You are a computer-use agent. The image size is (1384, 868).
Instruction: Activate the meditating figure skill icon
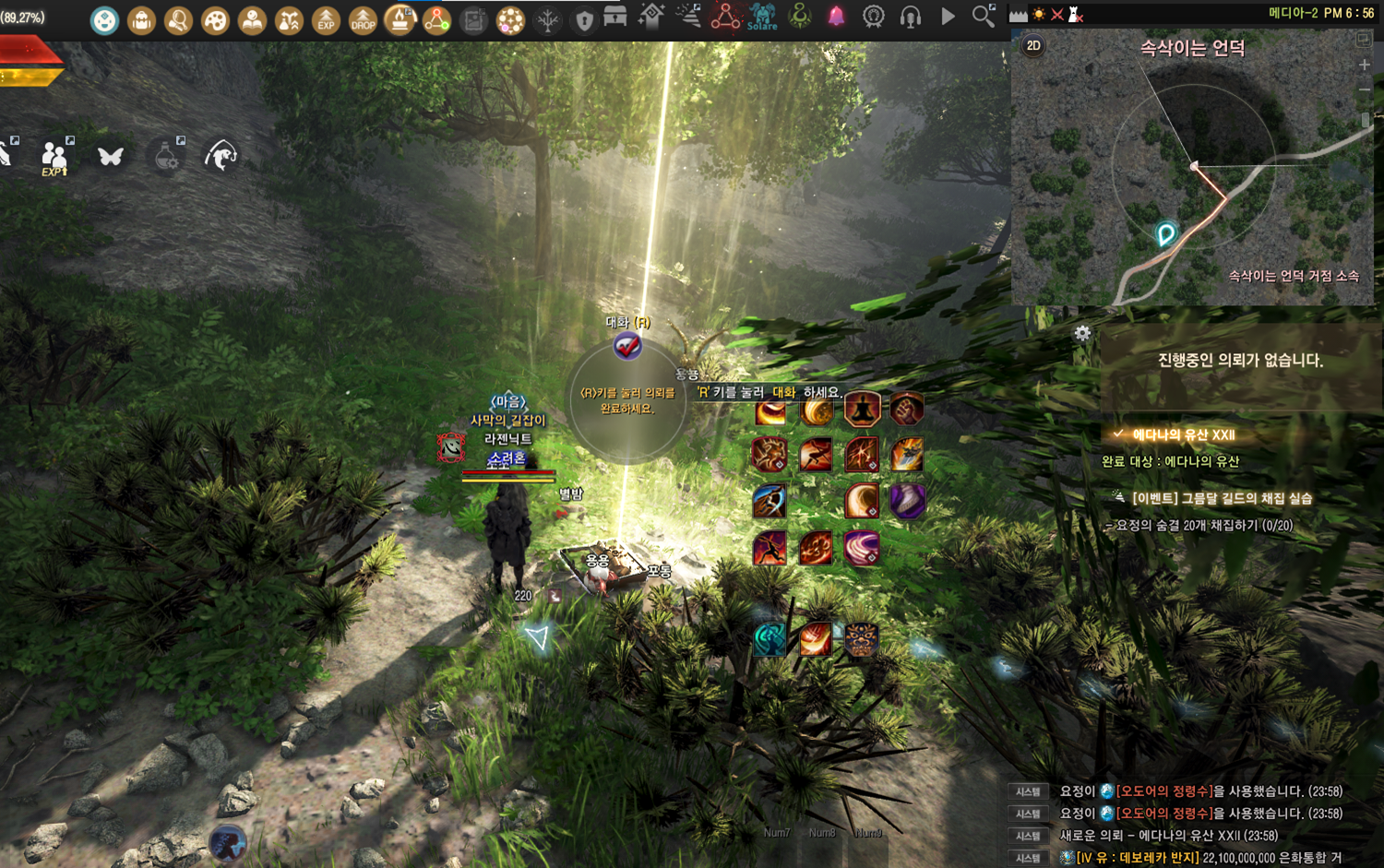[x=862, y=409]
